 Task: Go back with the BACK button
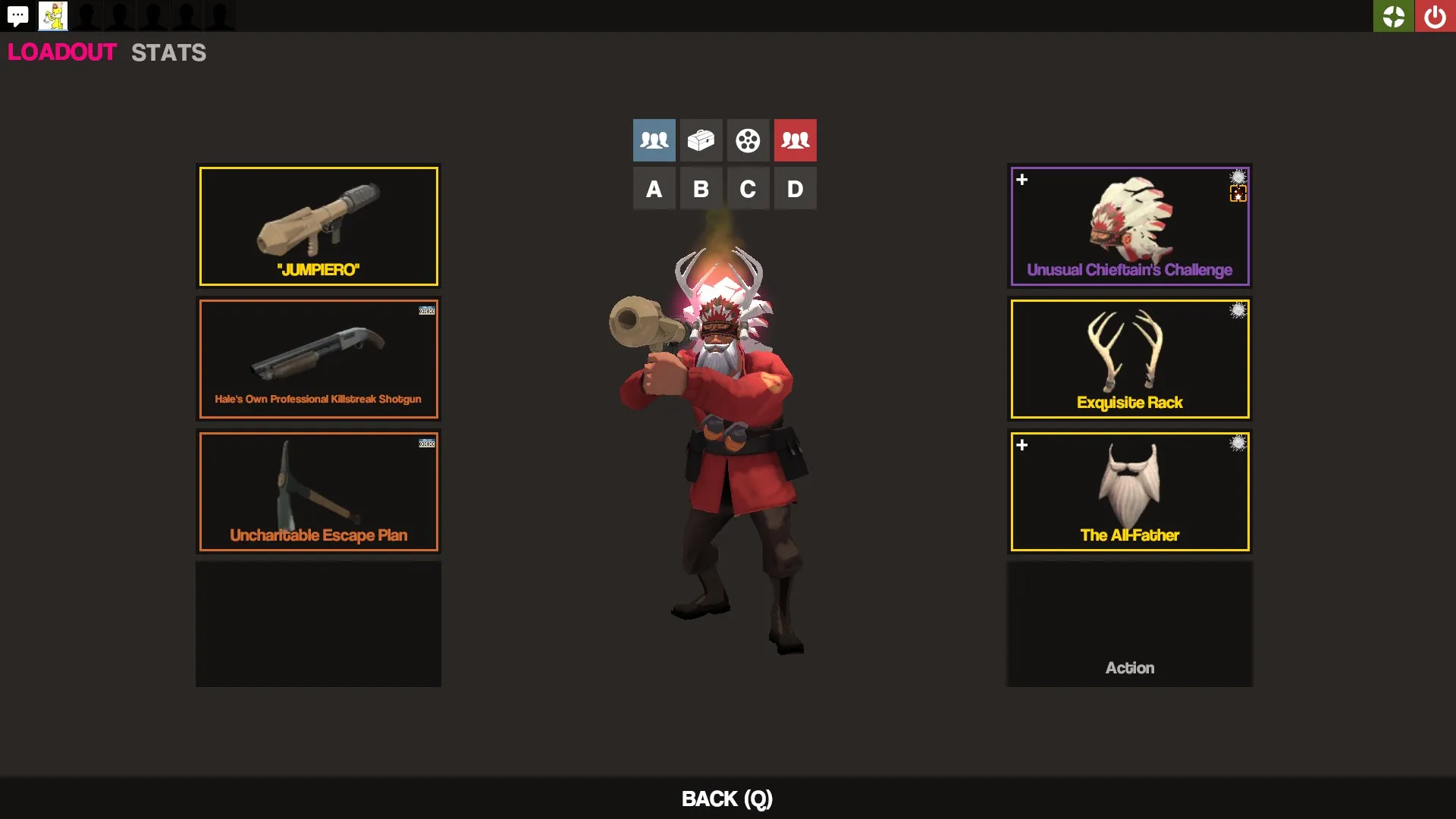tap(726, 799)
